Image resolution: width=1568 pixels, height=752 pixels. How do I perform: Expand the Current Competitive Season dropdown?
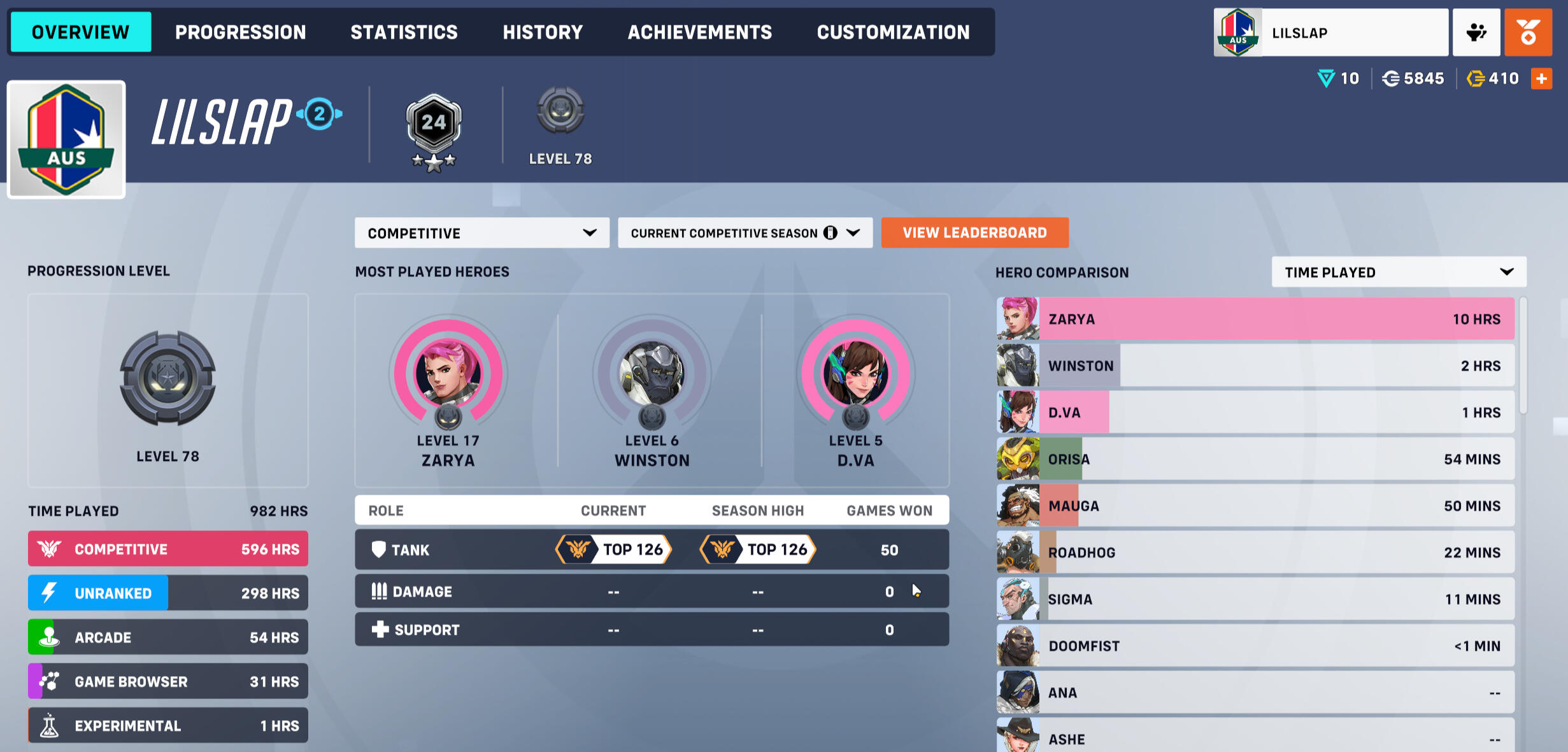pyautogui.click(x=745, y=233)
